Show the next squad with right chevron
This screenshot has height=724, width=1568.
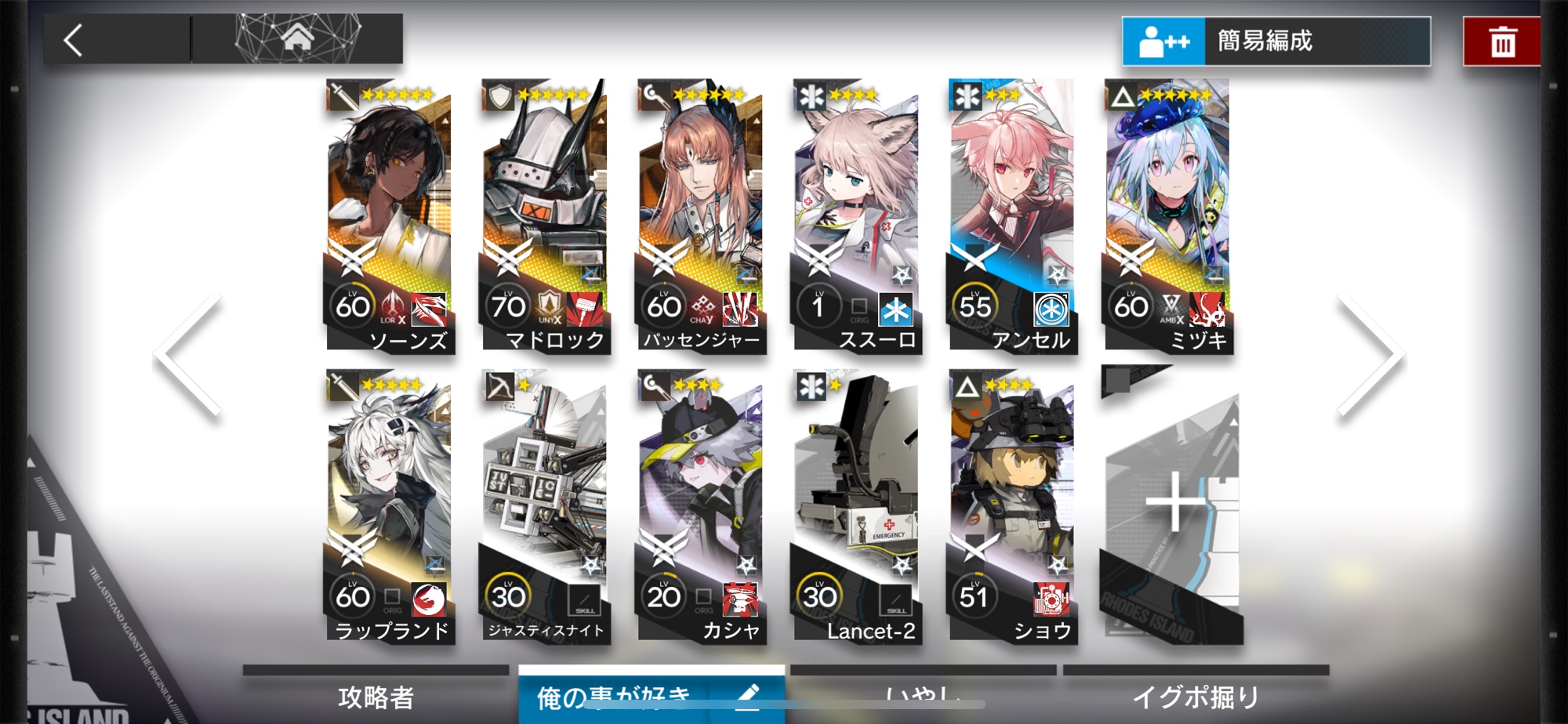coord(1370,357)
